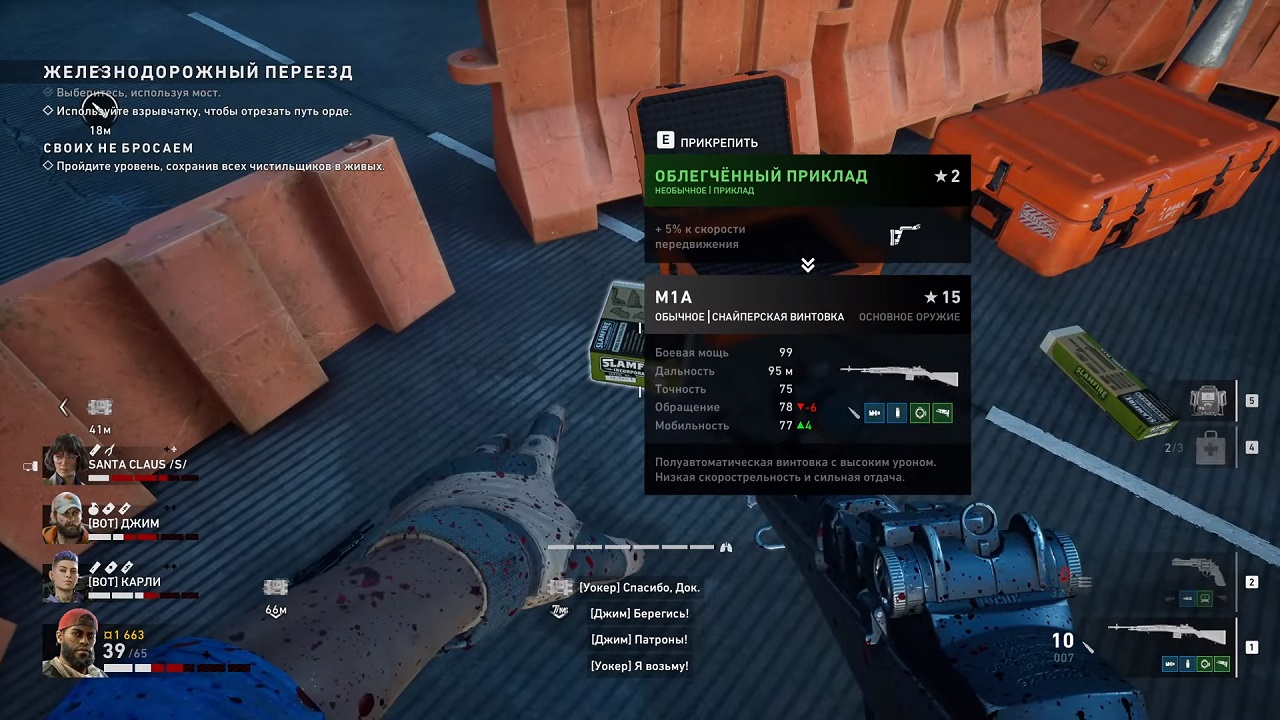Show the Своих не бросаем secondary objective

[118, 148]
